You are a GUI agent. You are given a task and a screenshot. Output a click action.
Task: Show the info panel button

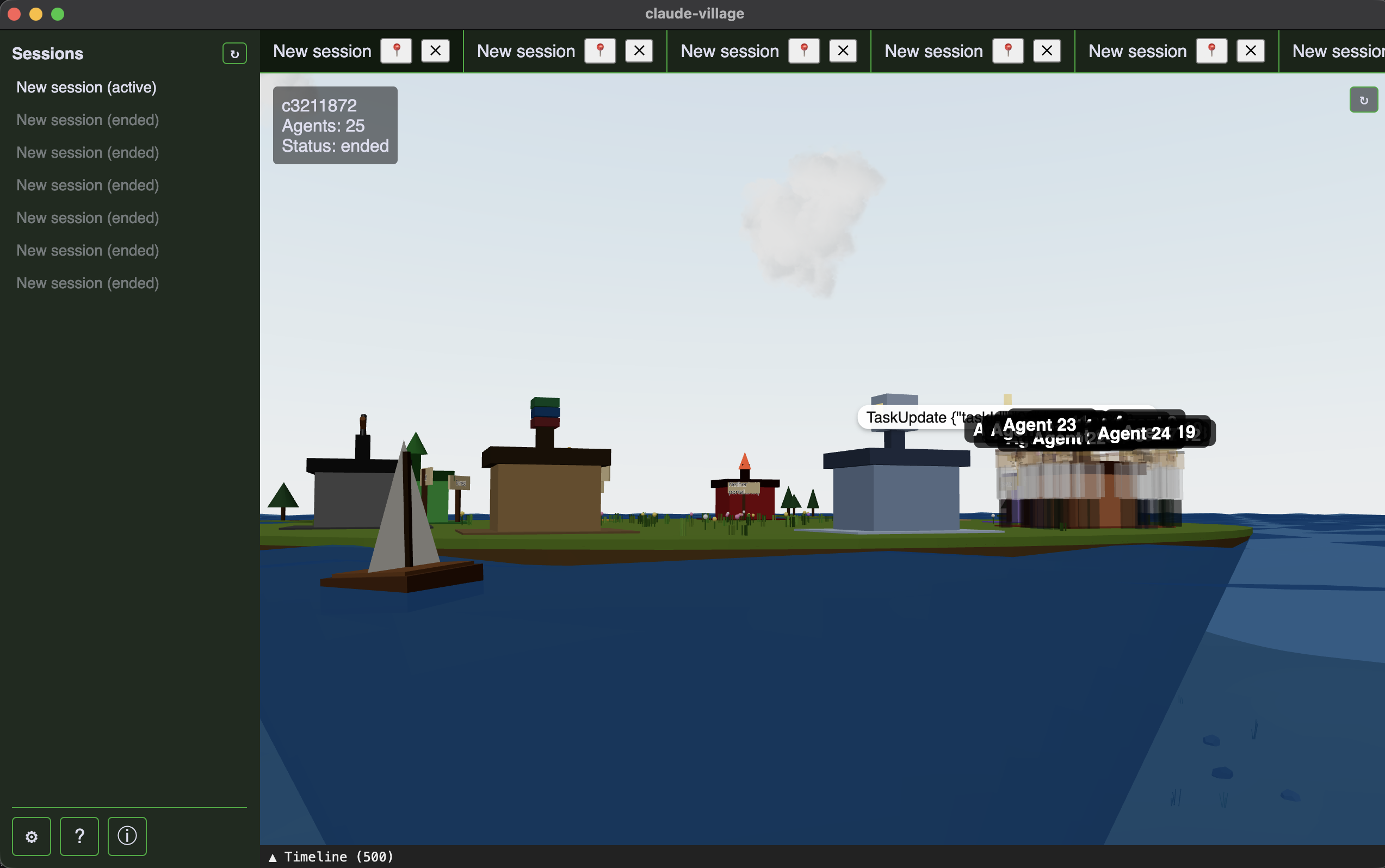(127, 836)
